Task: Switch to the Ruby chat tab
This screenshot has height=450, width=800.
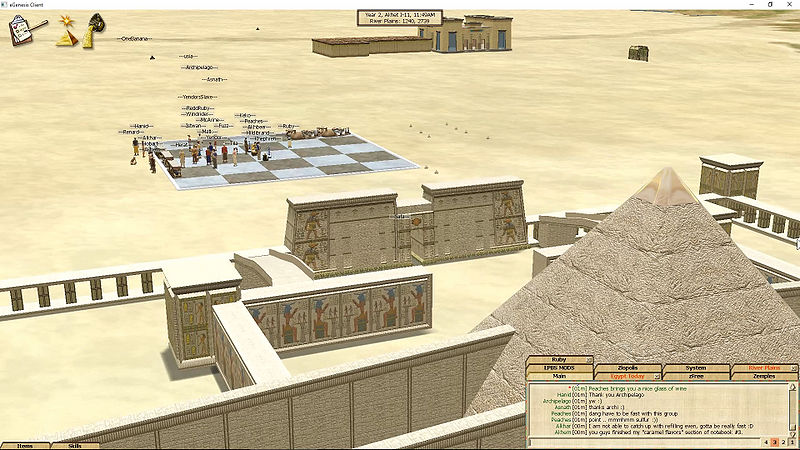Action: pos(560,360)
